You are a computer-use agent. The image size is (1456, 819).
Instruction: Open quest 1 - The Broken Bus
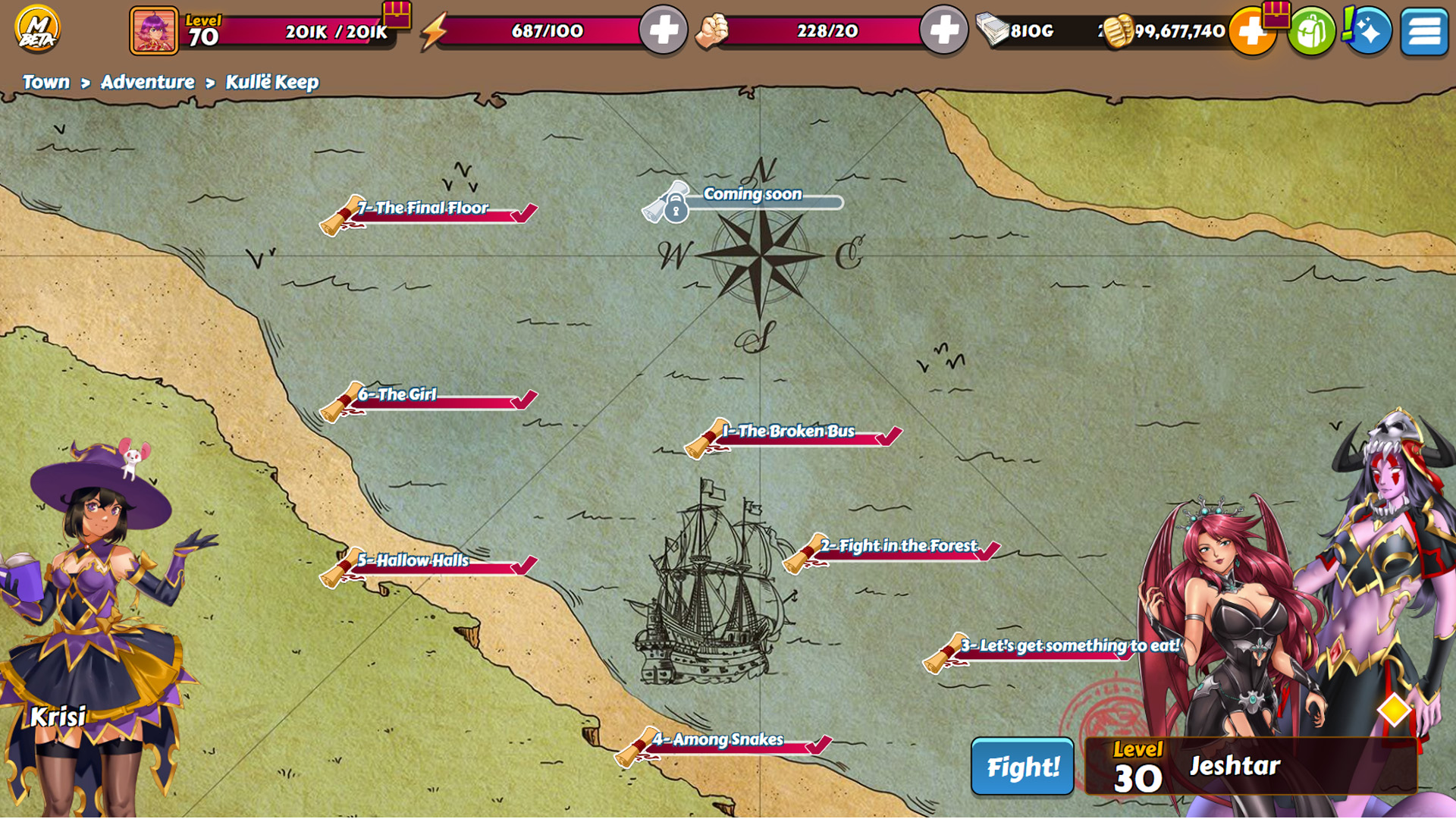[x=792, y=433]
